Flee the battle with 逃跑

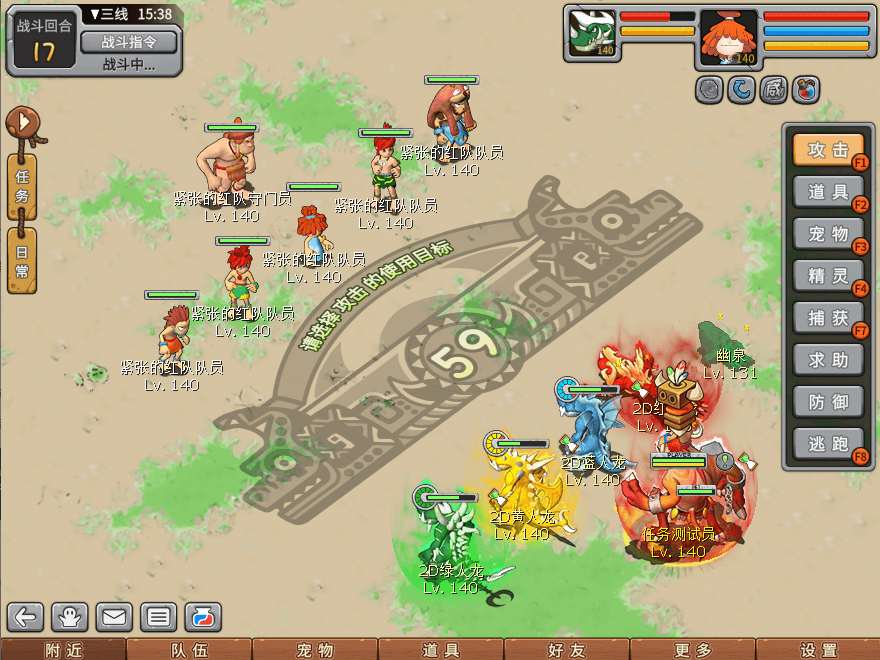(828, 443)
